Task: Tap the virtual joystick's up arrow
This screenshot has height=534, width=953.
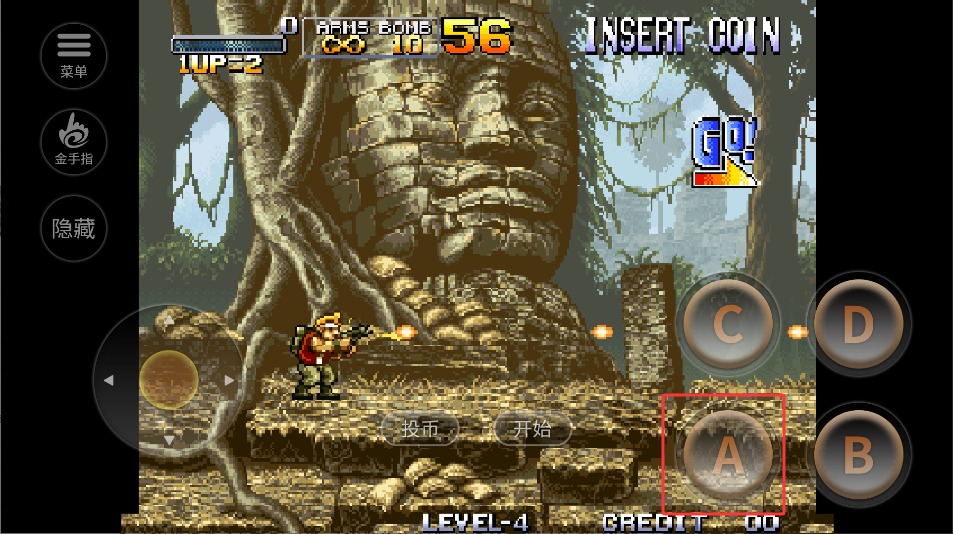Action: (169, 320)
